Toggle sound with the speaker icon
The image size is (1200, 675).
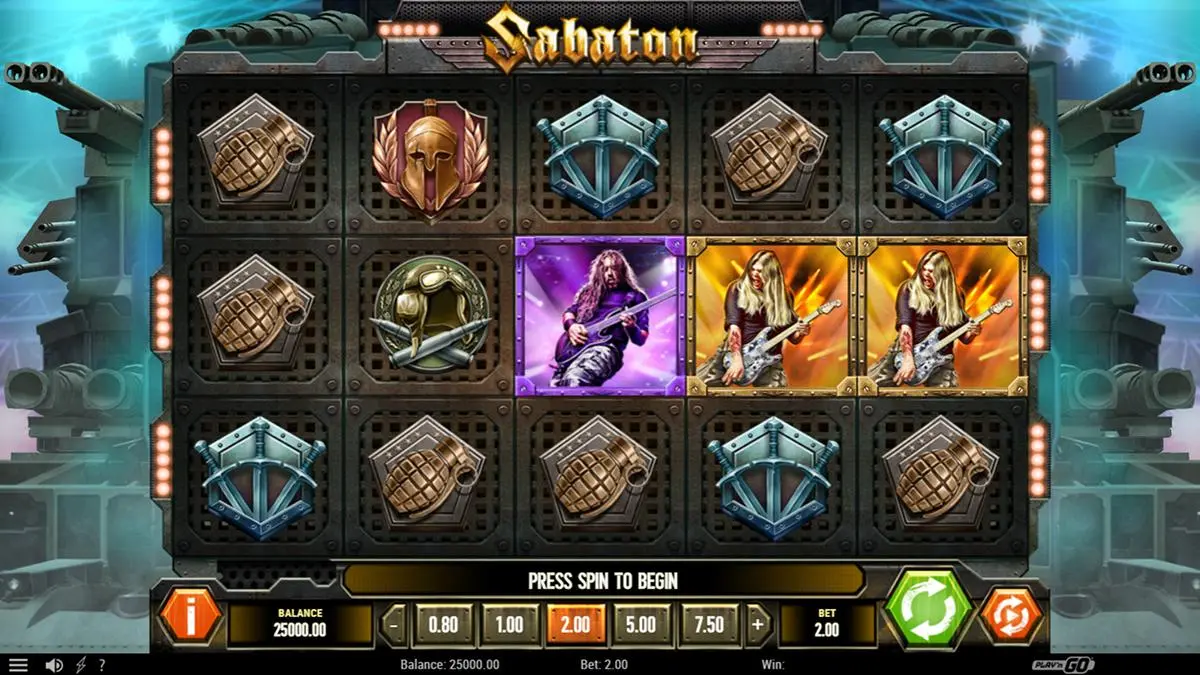click(54, 665)
